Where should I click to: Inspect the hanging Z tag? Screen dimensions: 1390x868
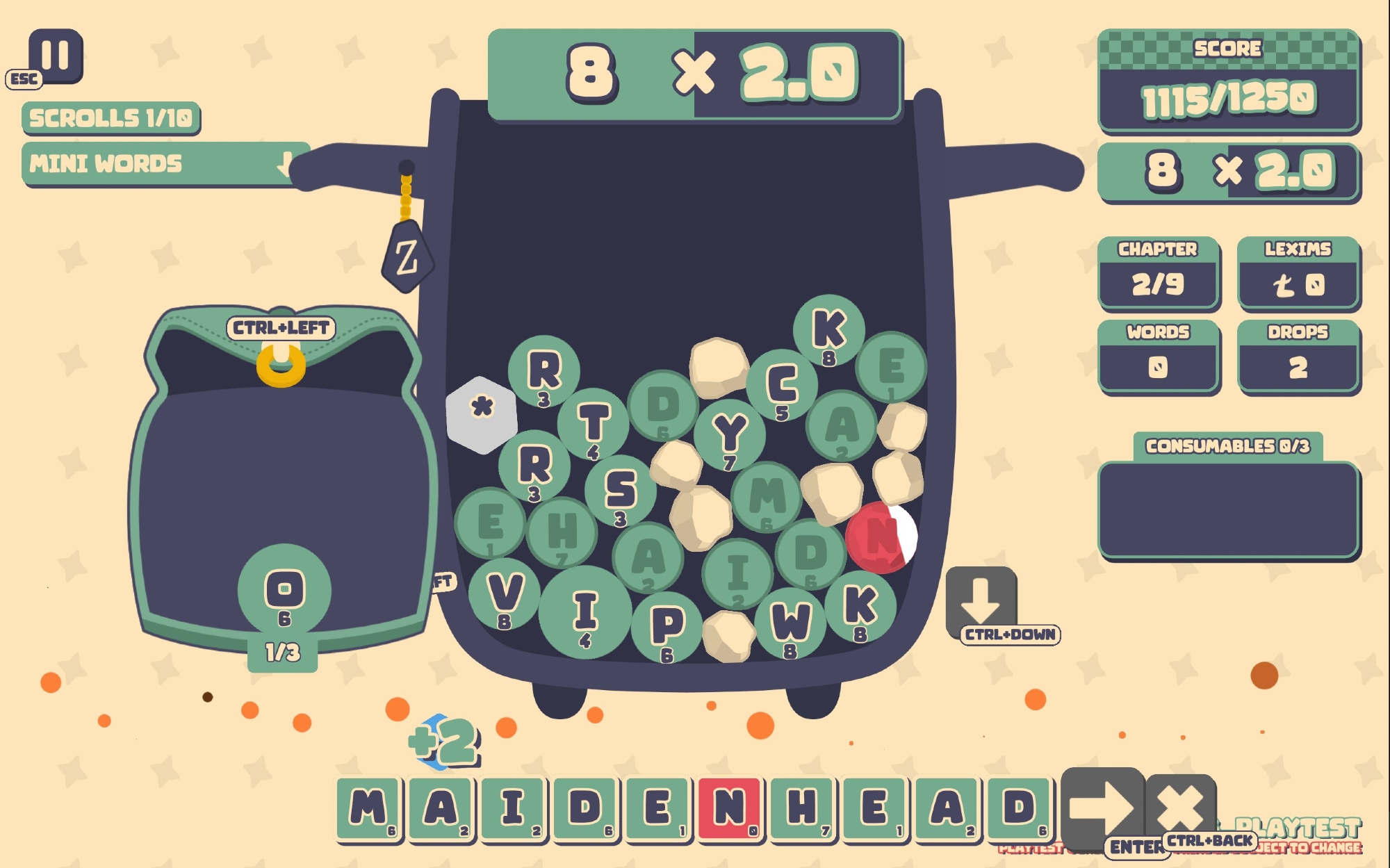point(407,257)
